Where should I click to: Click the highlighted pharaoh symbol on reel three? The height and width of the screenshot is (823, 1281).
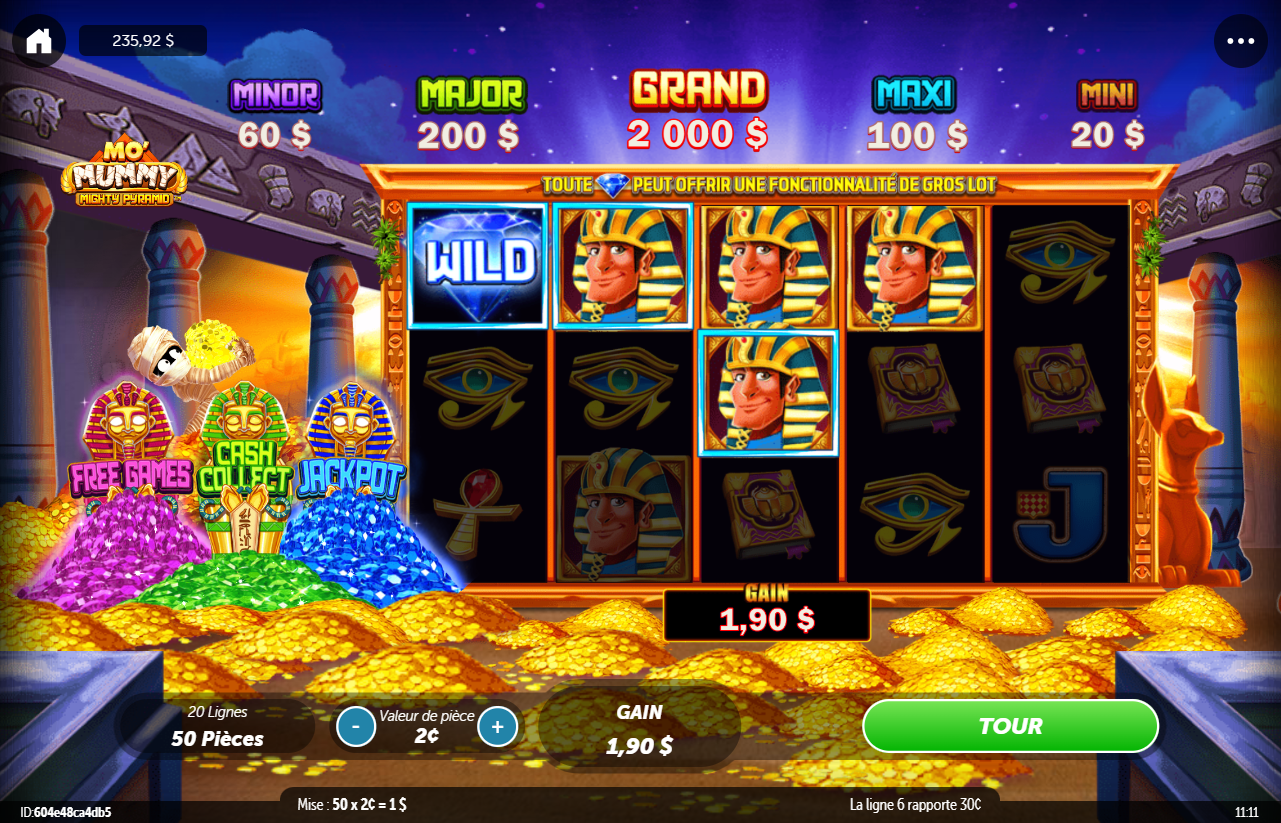pyautogui.click(x=768, y=393)
